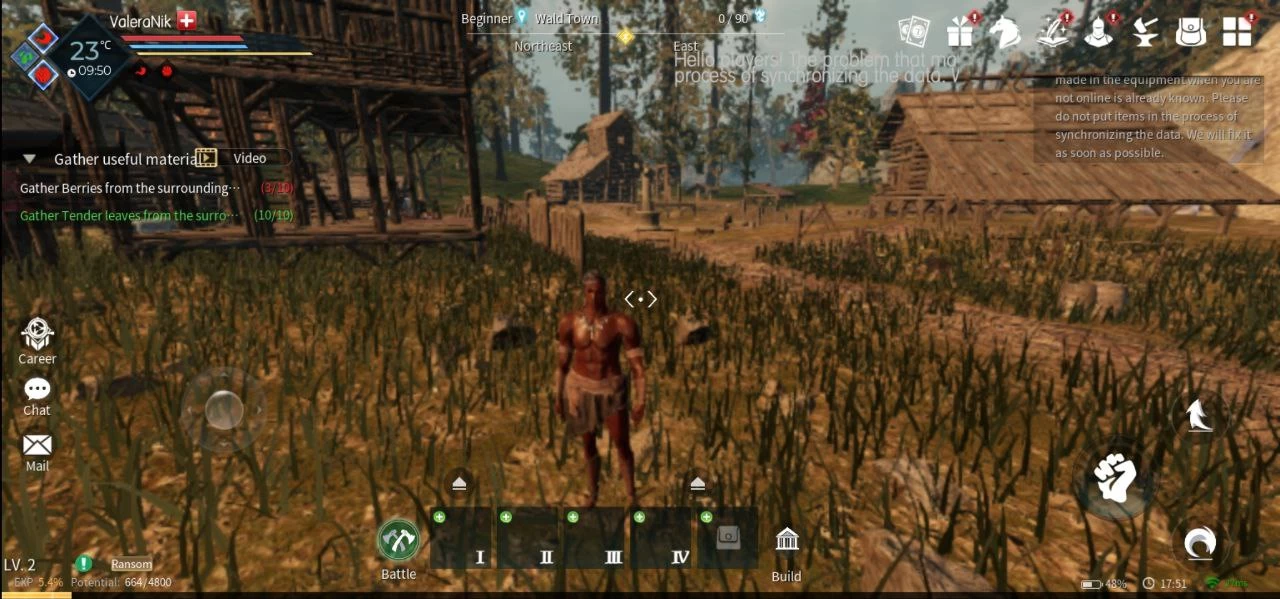
Task: Open the playing cards icon
Action: [x=914, y=32]
